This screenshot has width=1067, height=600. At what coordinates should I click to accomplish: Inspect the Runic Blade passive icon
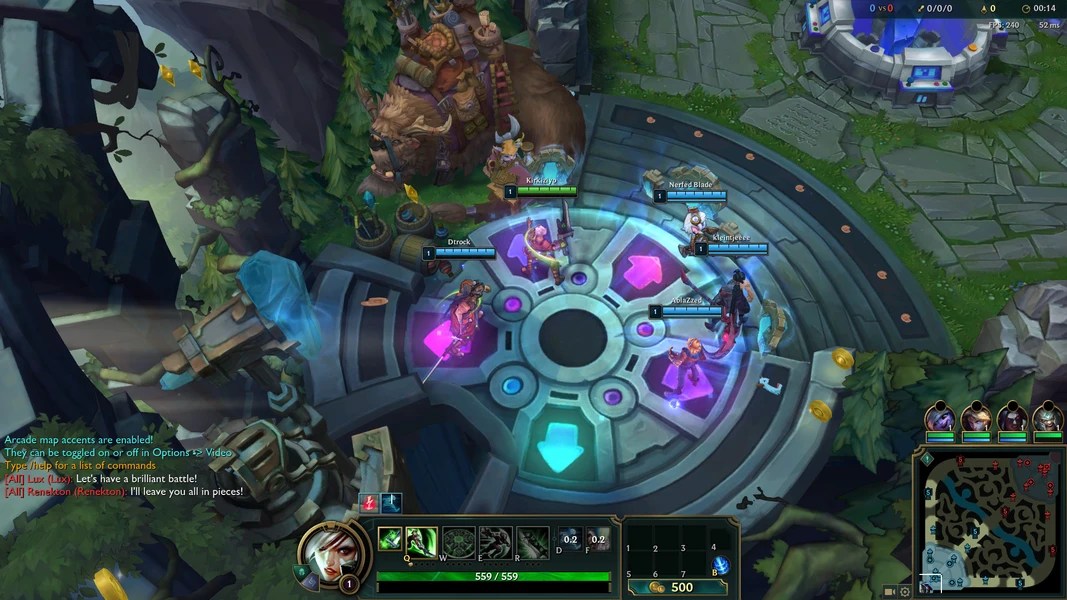pos(390,538)
